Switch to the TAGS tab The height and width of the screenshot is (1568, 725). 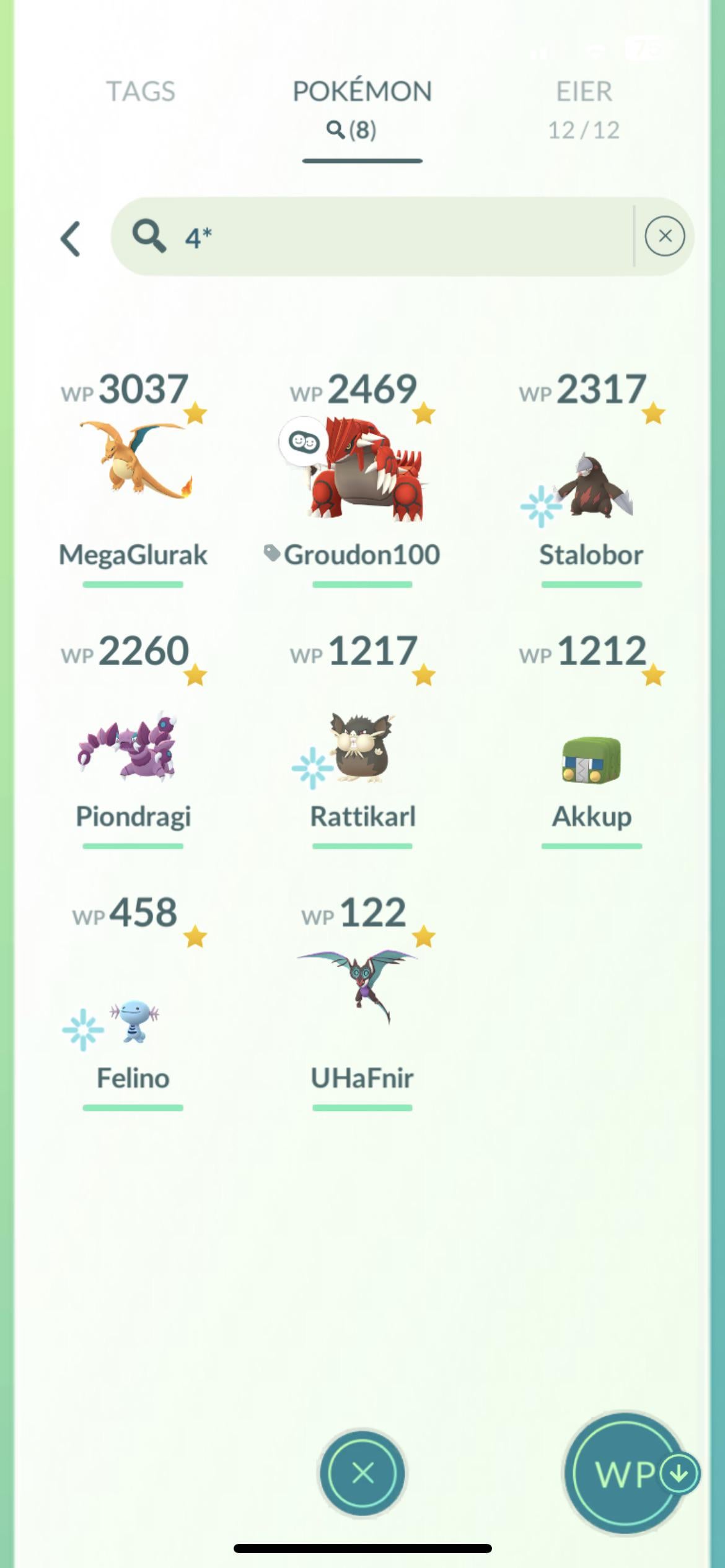pos(141,92)
